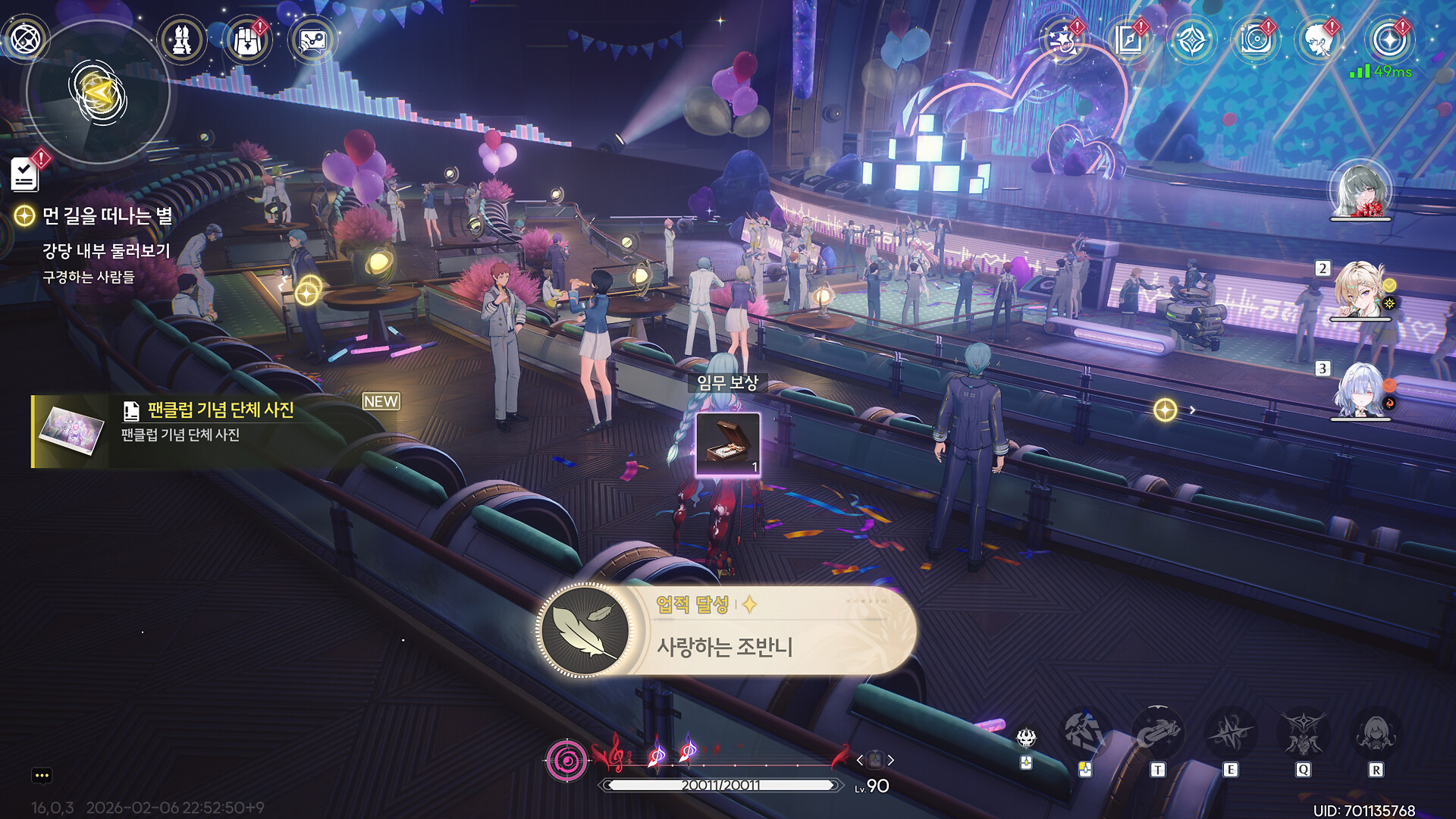The image size is (1456, 819).
Task: Open the disc player icon
Action: [x=1256, y=40]
